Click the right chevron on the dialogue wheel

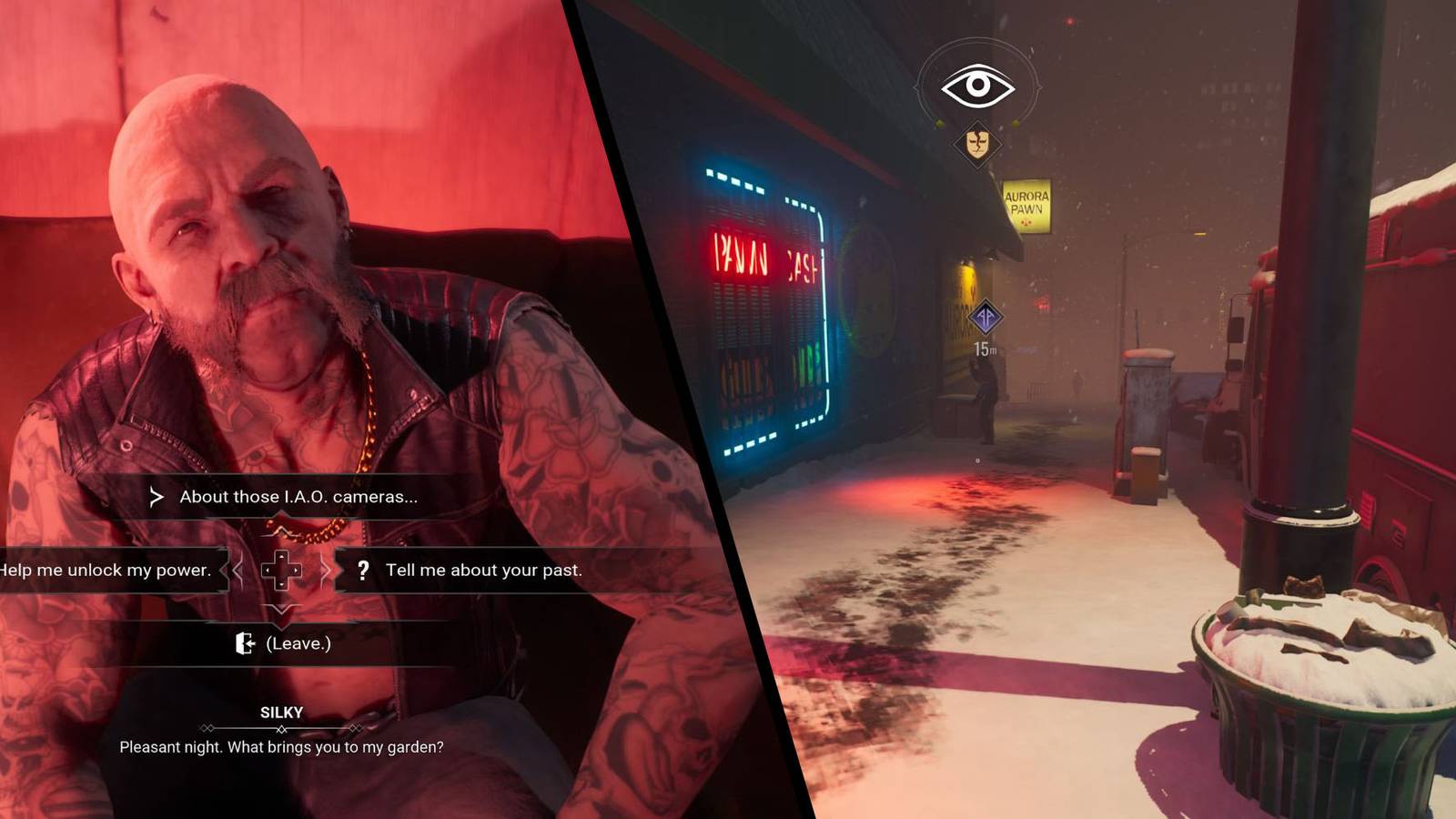[x=328, y=571]
